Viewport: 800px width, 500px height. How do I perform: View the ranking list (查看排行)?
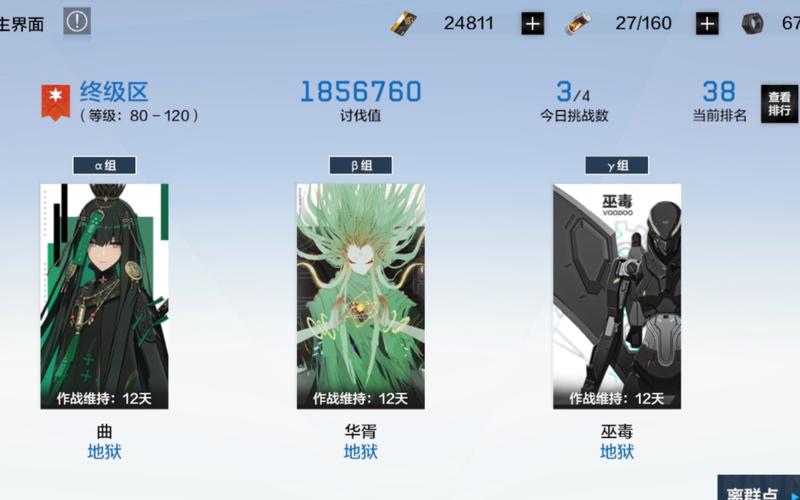pyautogui.click(x=780, y=104)
